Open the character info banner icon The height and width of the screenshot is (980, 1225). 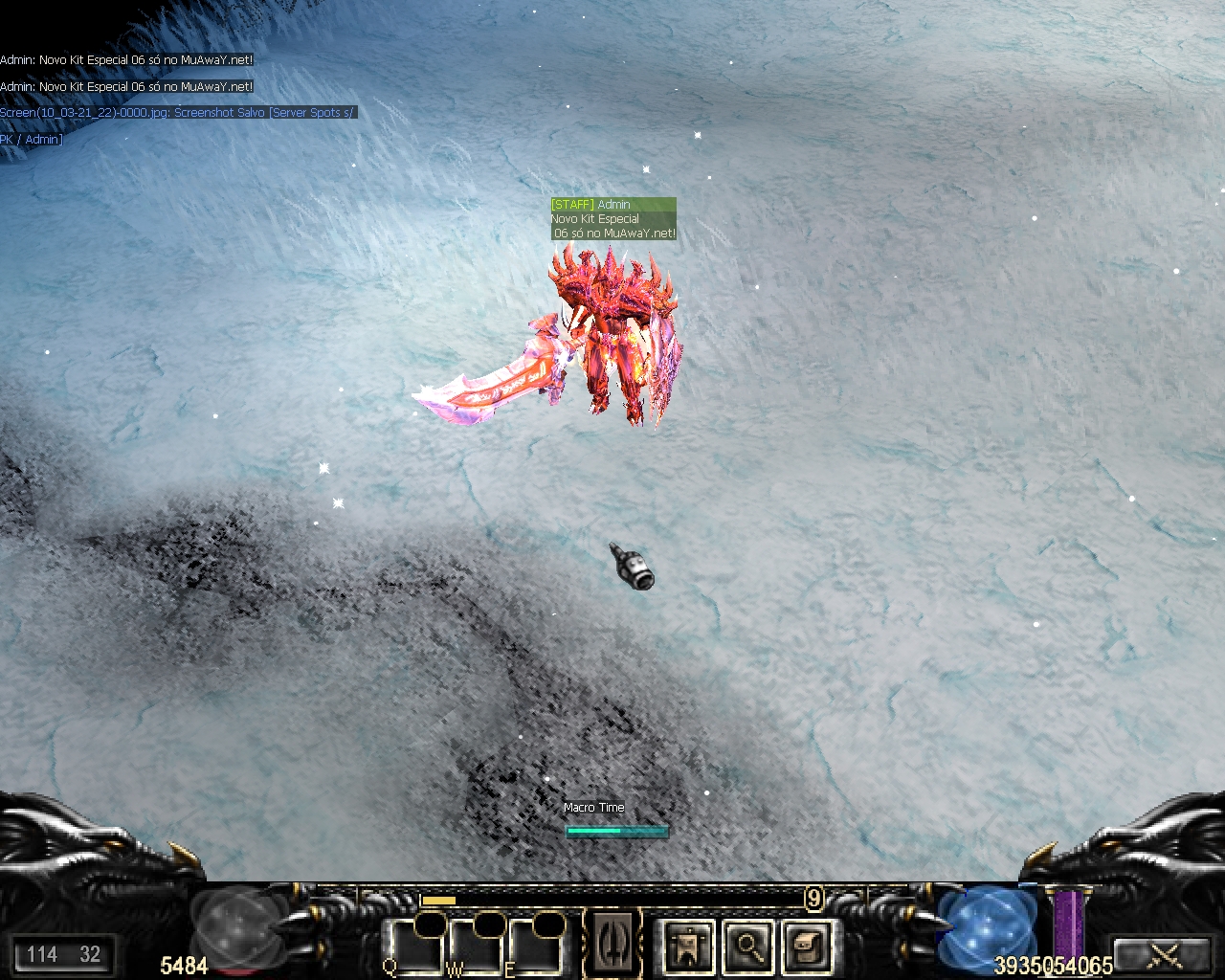pyautogui.click(x=688, y=947)
